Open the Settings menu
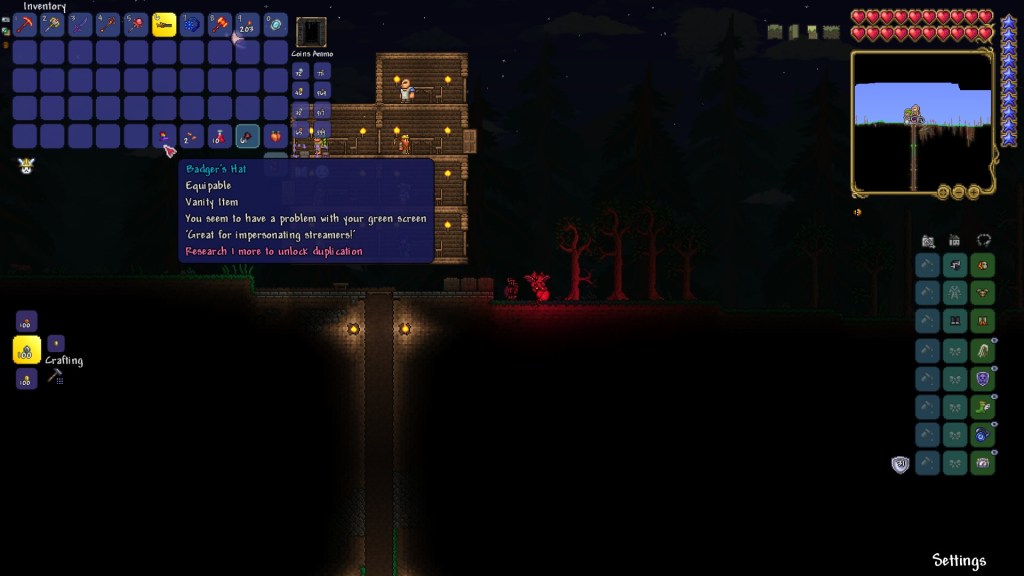 coord(959,560)
